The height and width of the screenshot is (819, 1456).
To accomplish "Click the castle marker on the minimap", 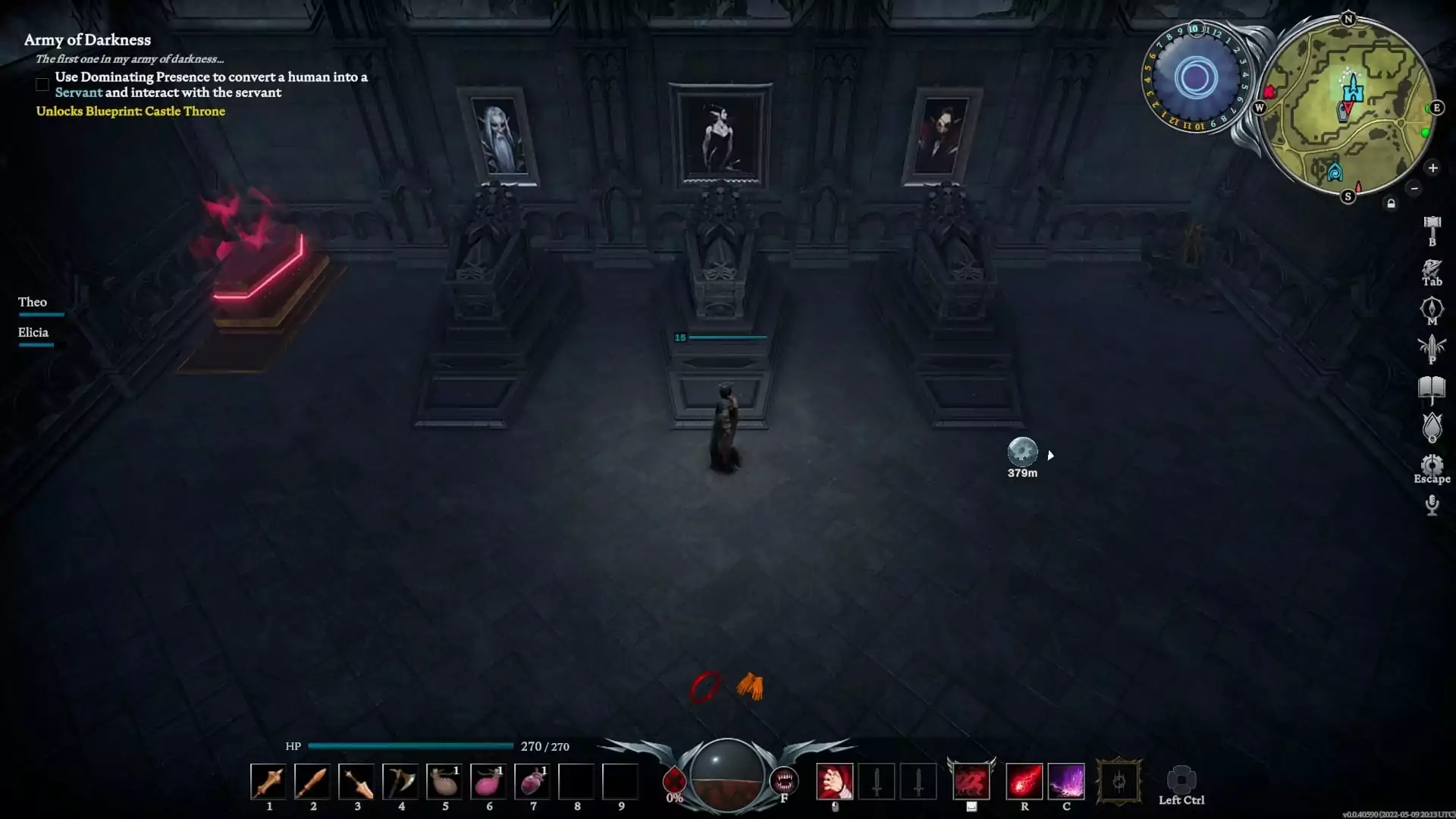I will pyautogui.click(x=1353, y=91).
